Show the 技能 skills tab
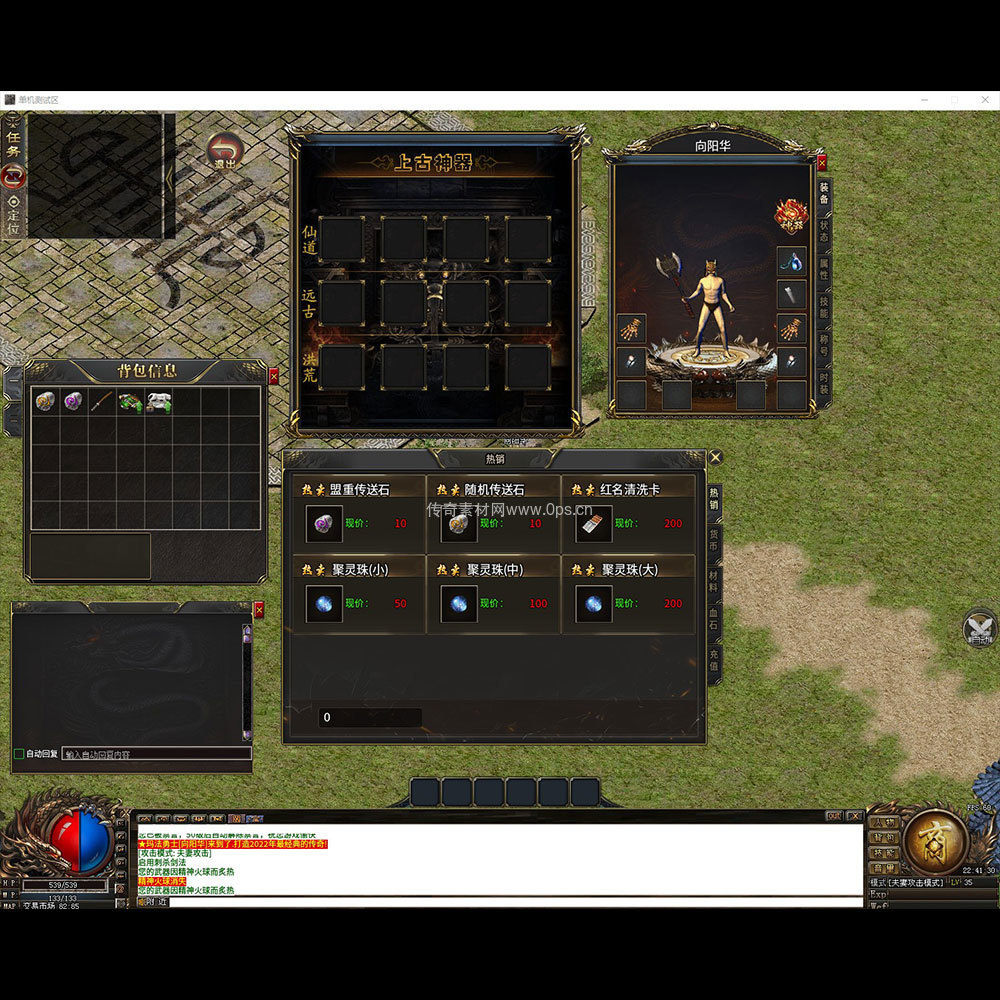The image size is (1000, 1000). 823,307
